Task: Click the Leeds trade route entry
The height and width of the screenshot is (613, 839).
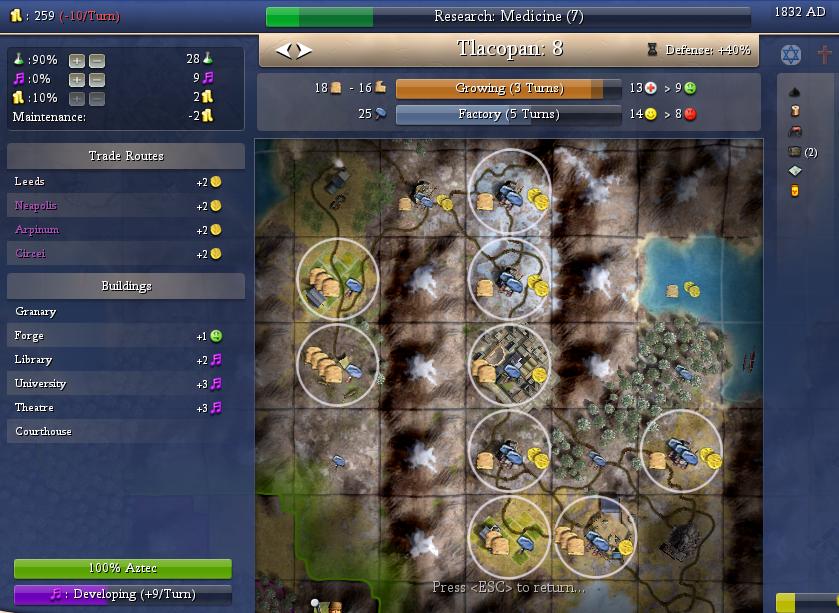Action: coord(30,182)
